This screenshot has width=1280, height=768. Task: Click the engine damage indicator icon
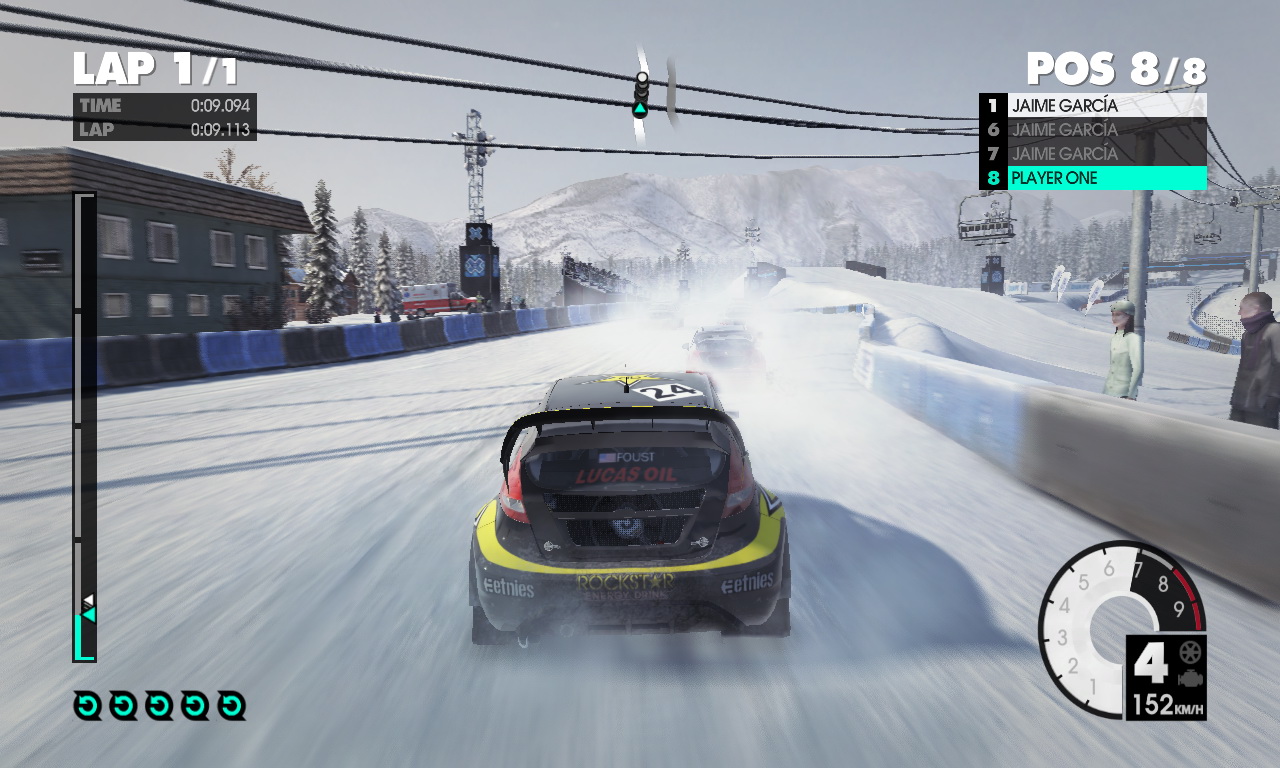click(x=1190, y=679)
